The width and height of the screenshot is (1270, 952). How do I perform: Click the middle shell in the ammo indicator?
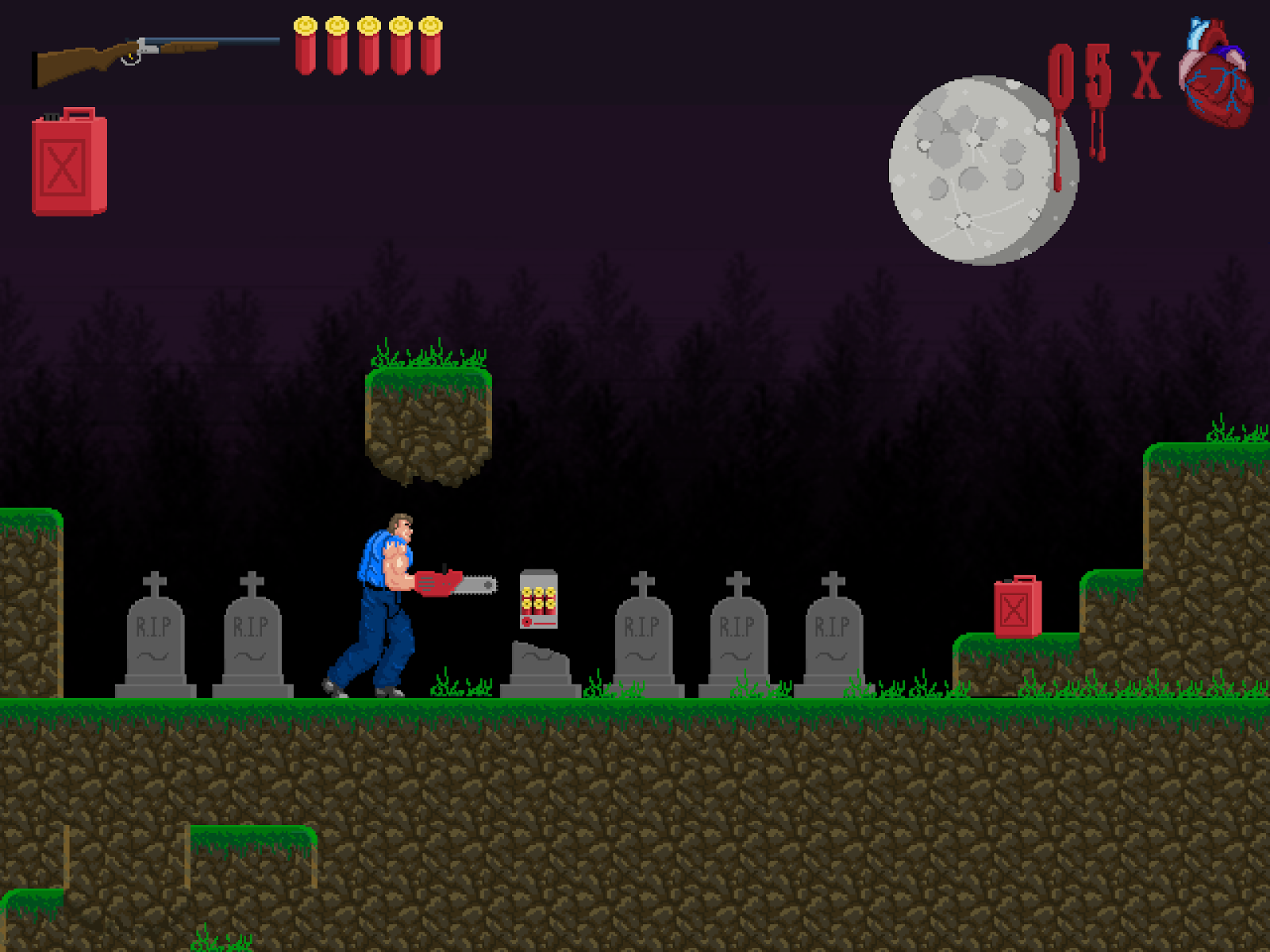[368, 44]
